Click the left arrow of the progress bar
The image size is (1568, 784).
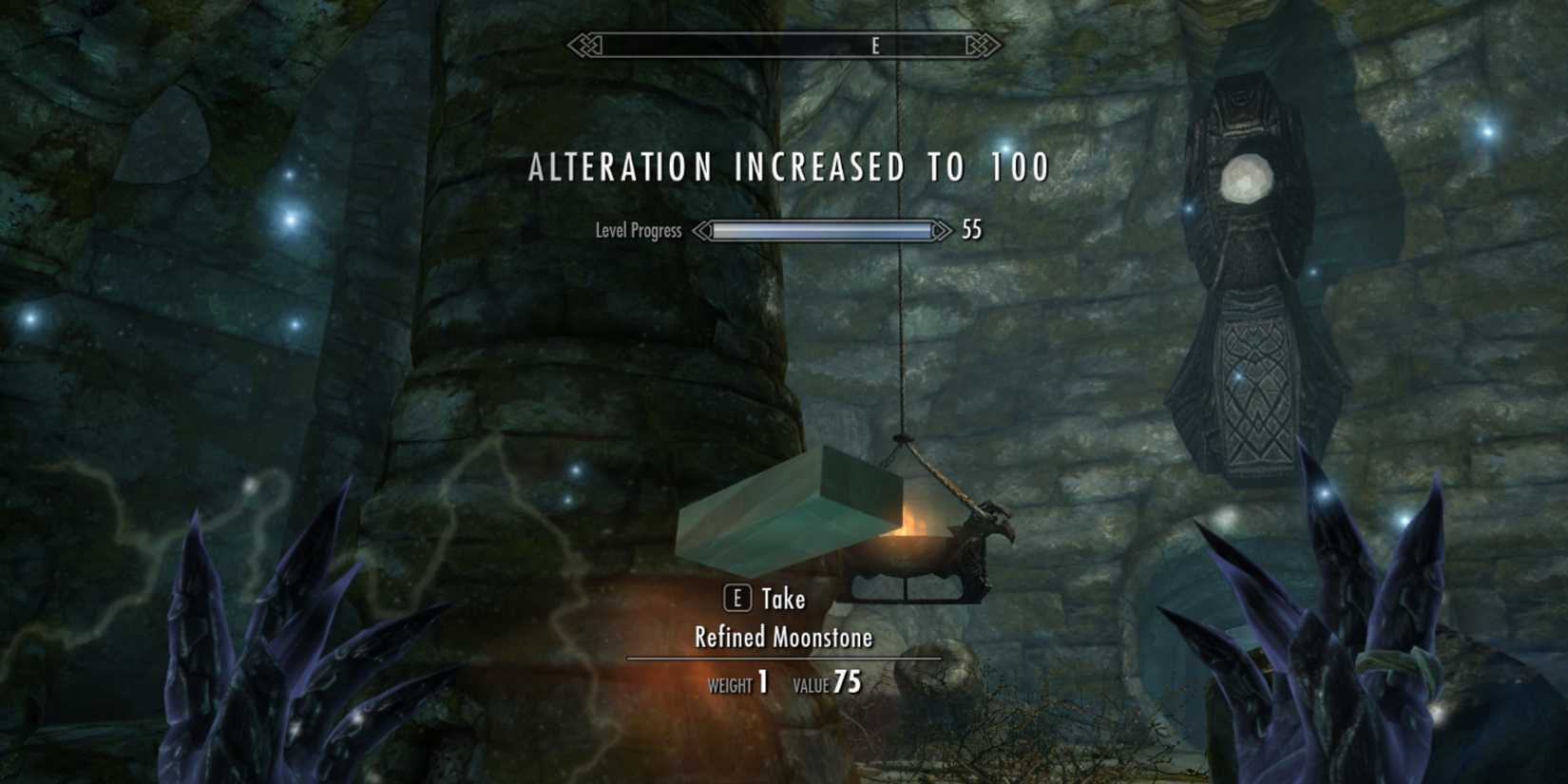pyautogui.click(x=703, y=229)
